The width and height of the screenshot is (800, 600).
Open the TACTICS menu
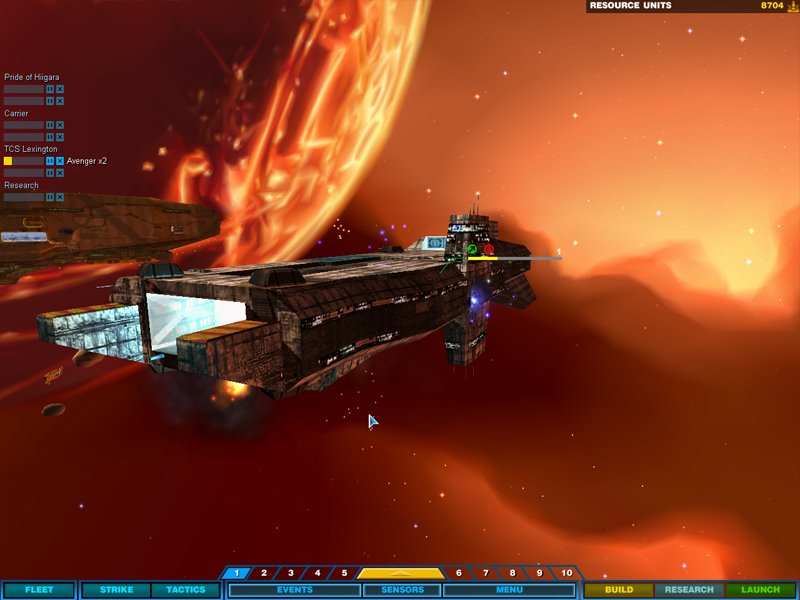tap(185, 590)
